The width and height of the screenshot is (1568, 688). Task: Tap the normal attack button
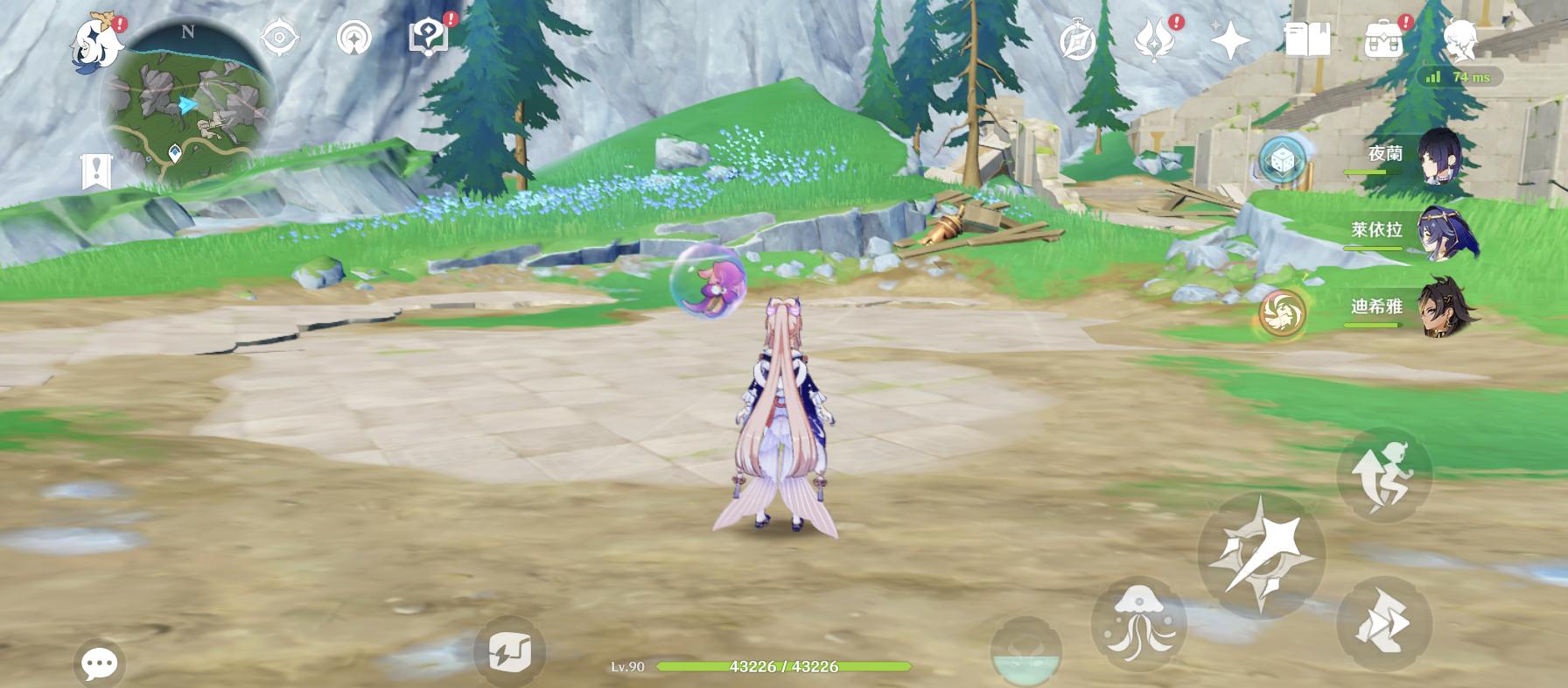[x=1261, y=555]
